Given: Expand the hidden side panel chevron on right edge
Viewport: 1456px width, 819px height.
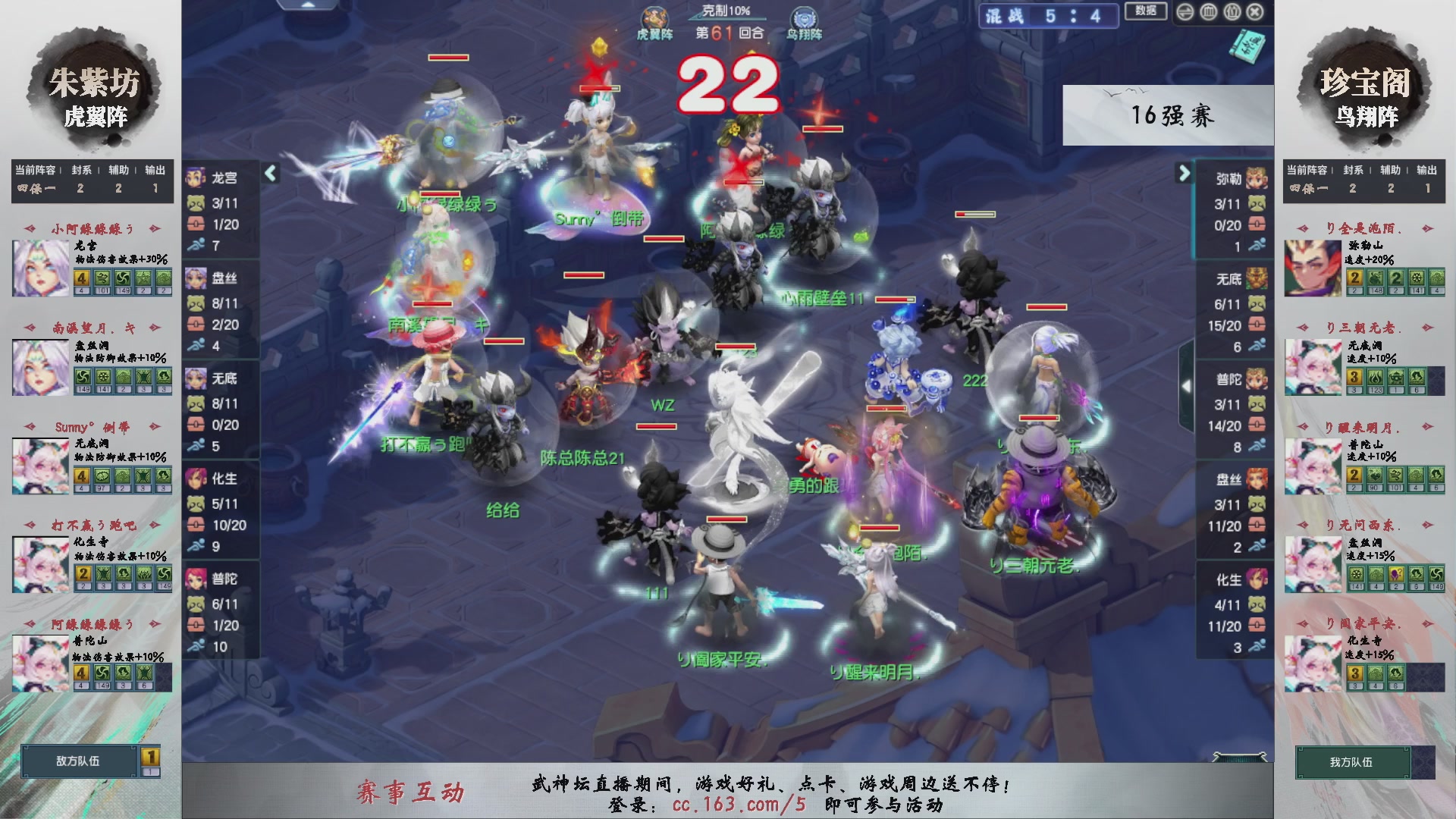Looking at the screenshot, I should pos(1188,384).
